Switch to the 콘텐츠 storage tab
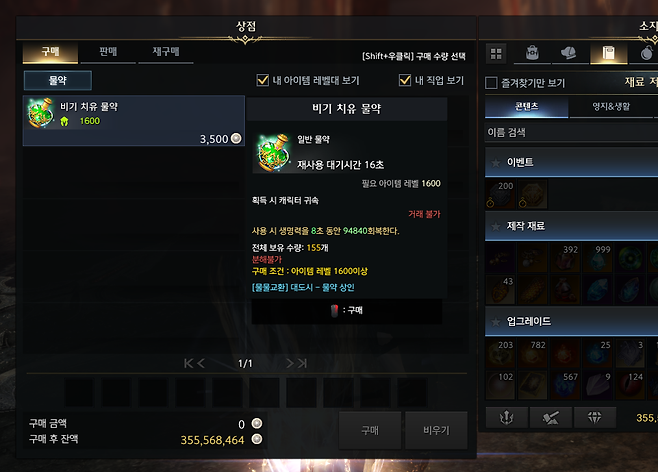Viewport: 658px width, 472px height. click(526, 107)
